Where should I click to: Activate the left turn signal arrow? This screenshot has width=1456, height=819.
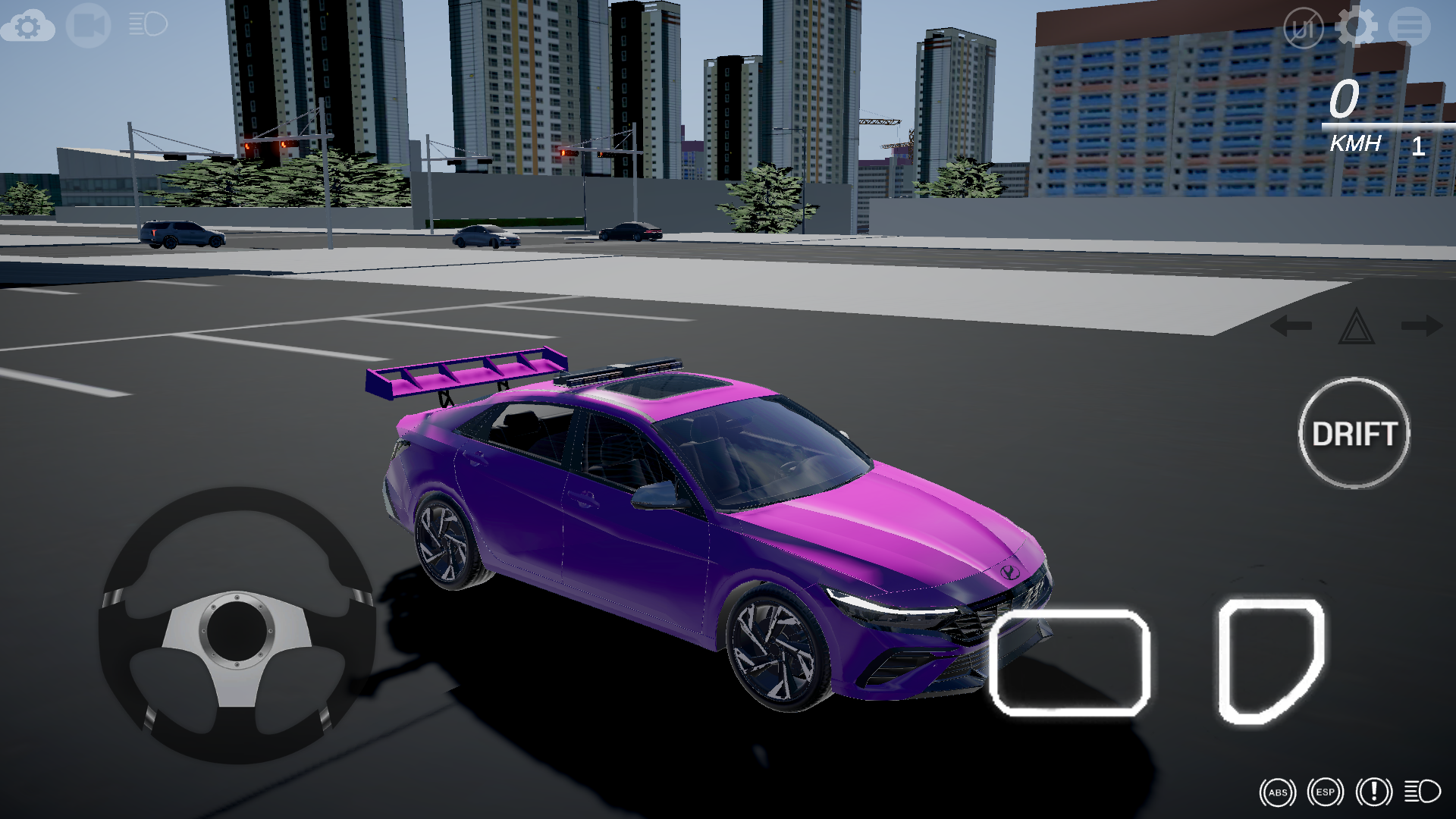pos(1291,326)
